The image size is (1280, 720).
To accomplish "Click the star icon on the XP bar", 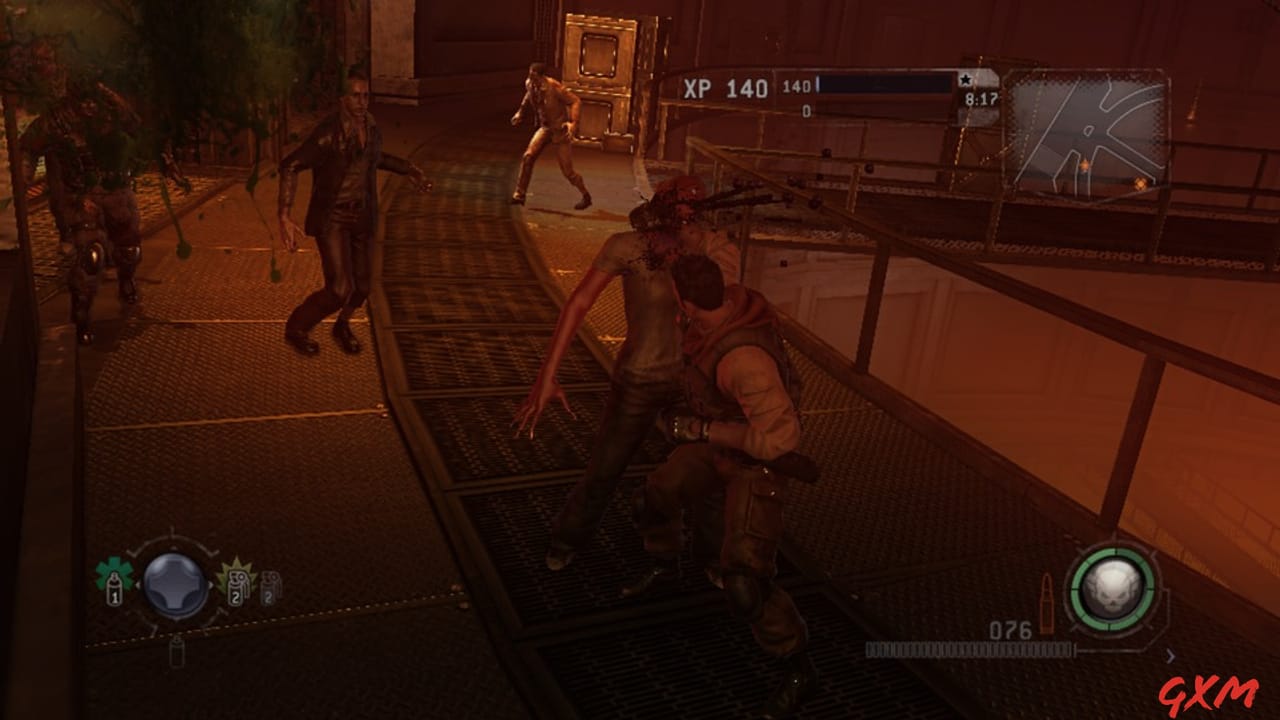I will coord(966,79).
